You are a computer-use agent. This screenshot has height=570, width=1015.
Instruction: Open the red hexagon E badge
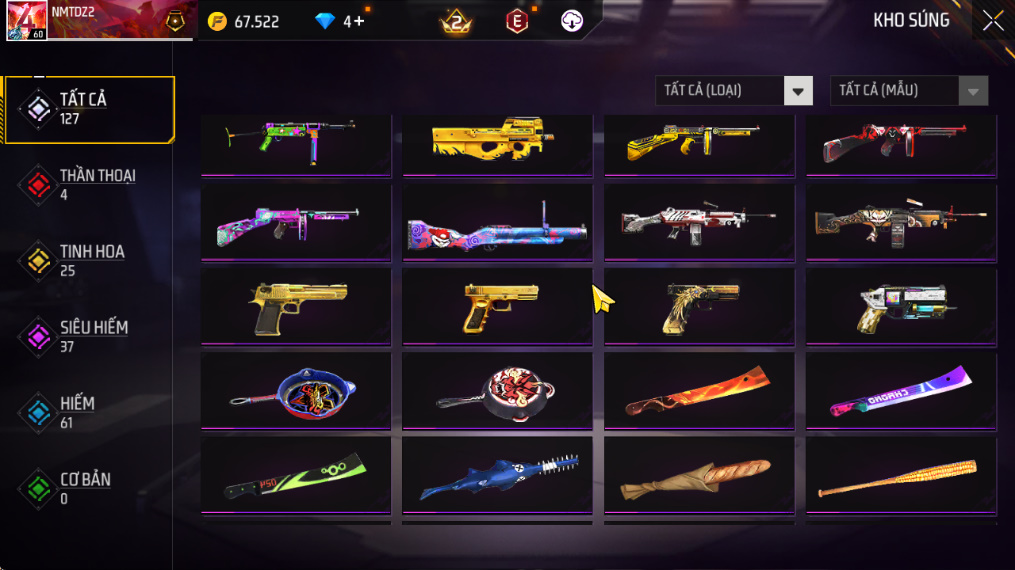pyautogui.click(x=516, y=21)
